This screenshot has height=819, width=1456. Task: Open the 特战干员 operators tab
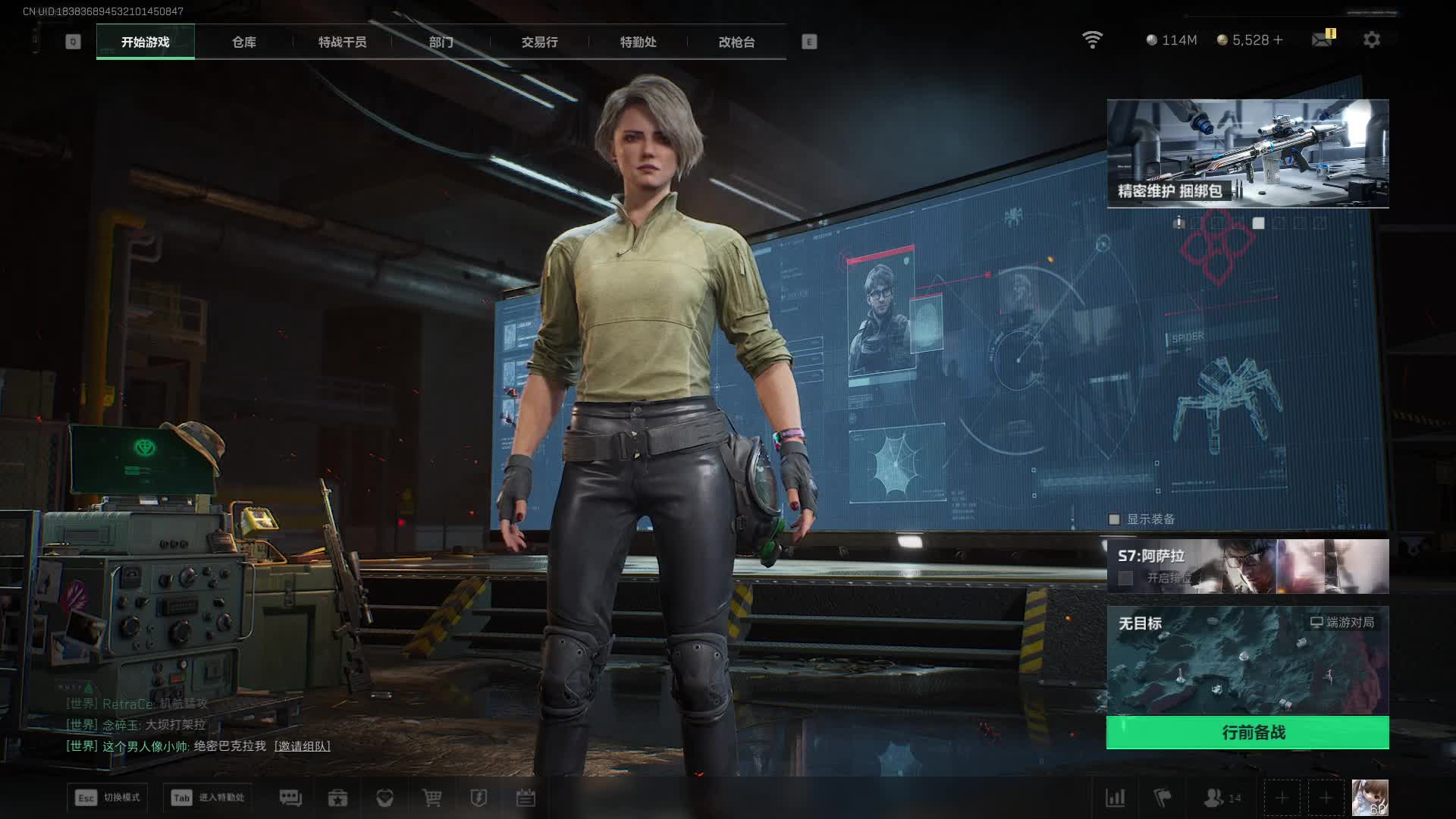(x=342, y=42)
